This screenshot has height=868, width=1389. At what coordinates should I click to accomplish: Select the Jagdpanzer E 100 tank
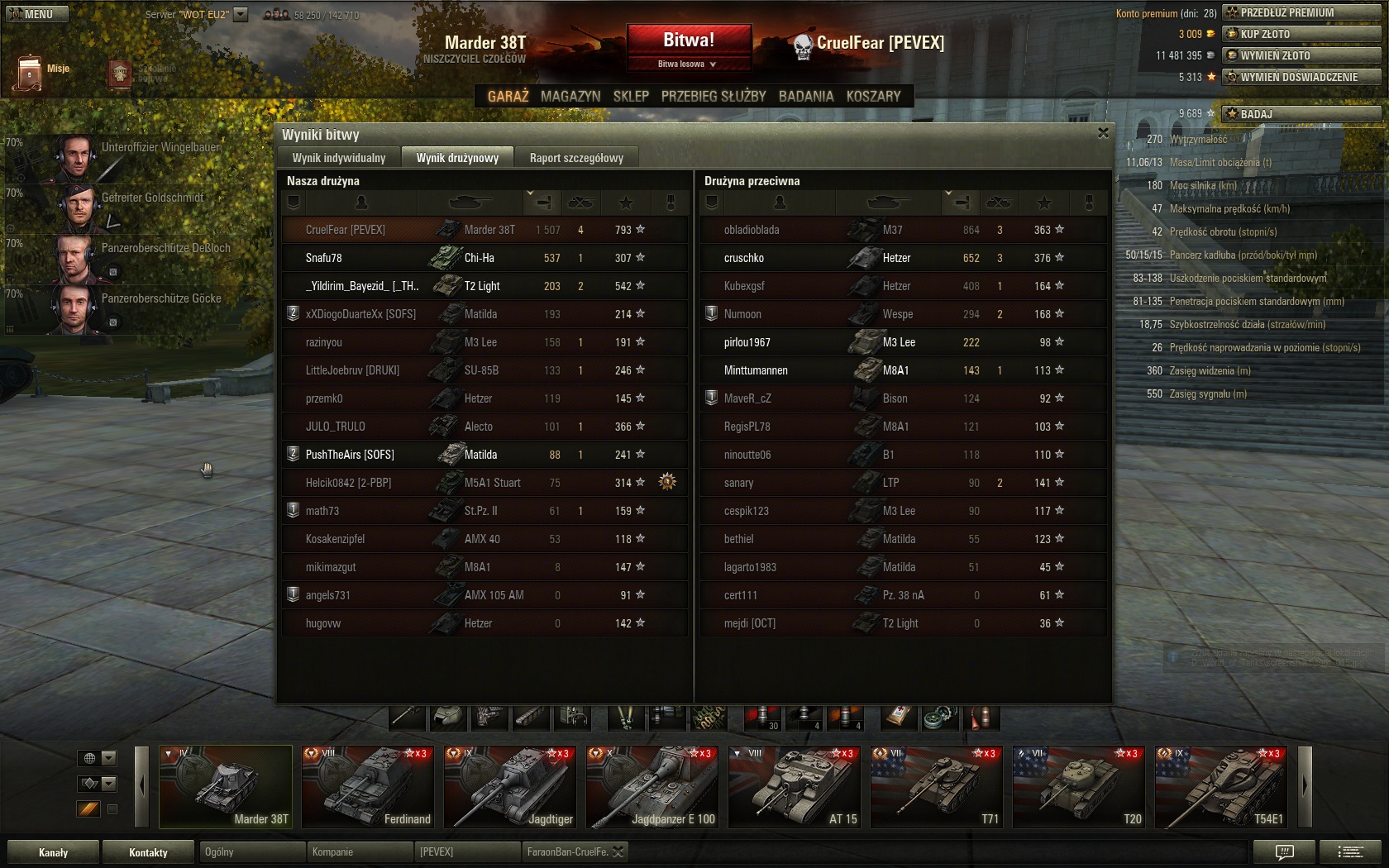[652, 786]
